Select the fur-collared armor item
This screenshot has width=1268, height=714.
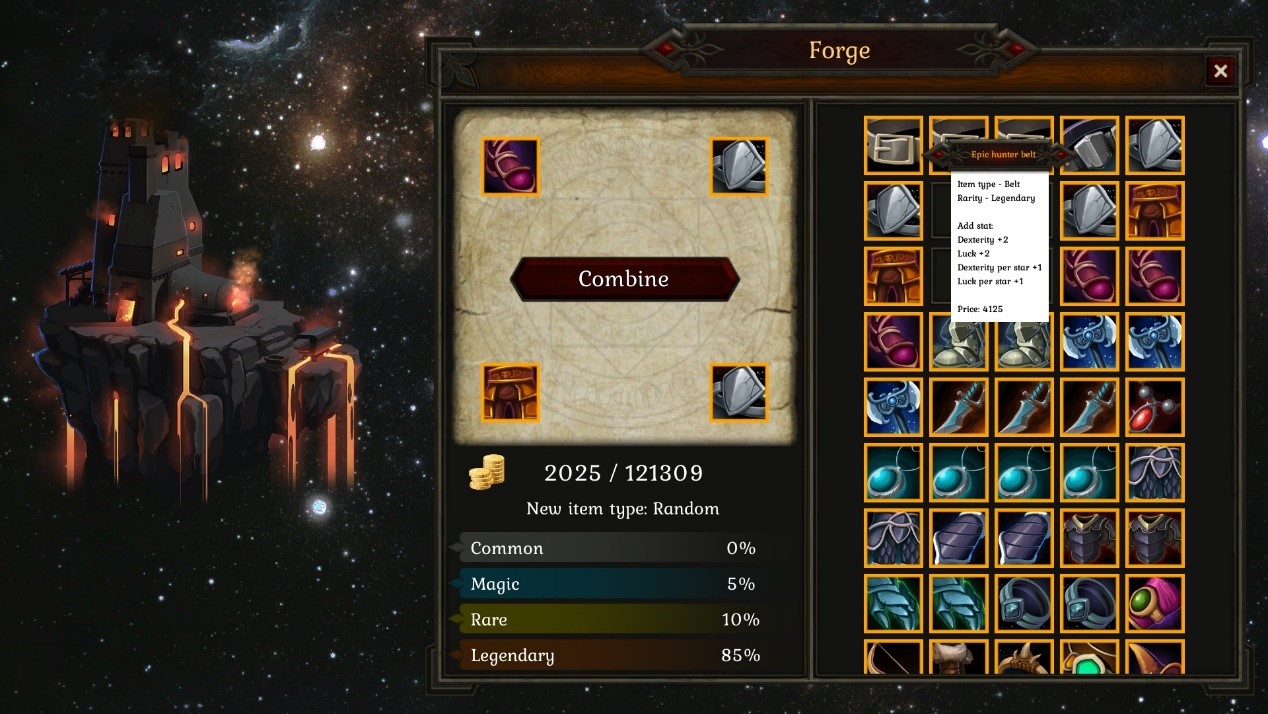pyautogui.click(x=958, y=658)
